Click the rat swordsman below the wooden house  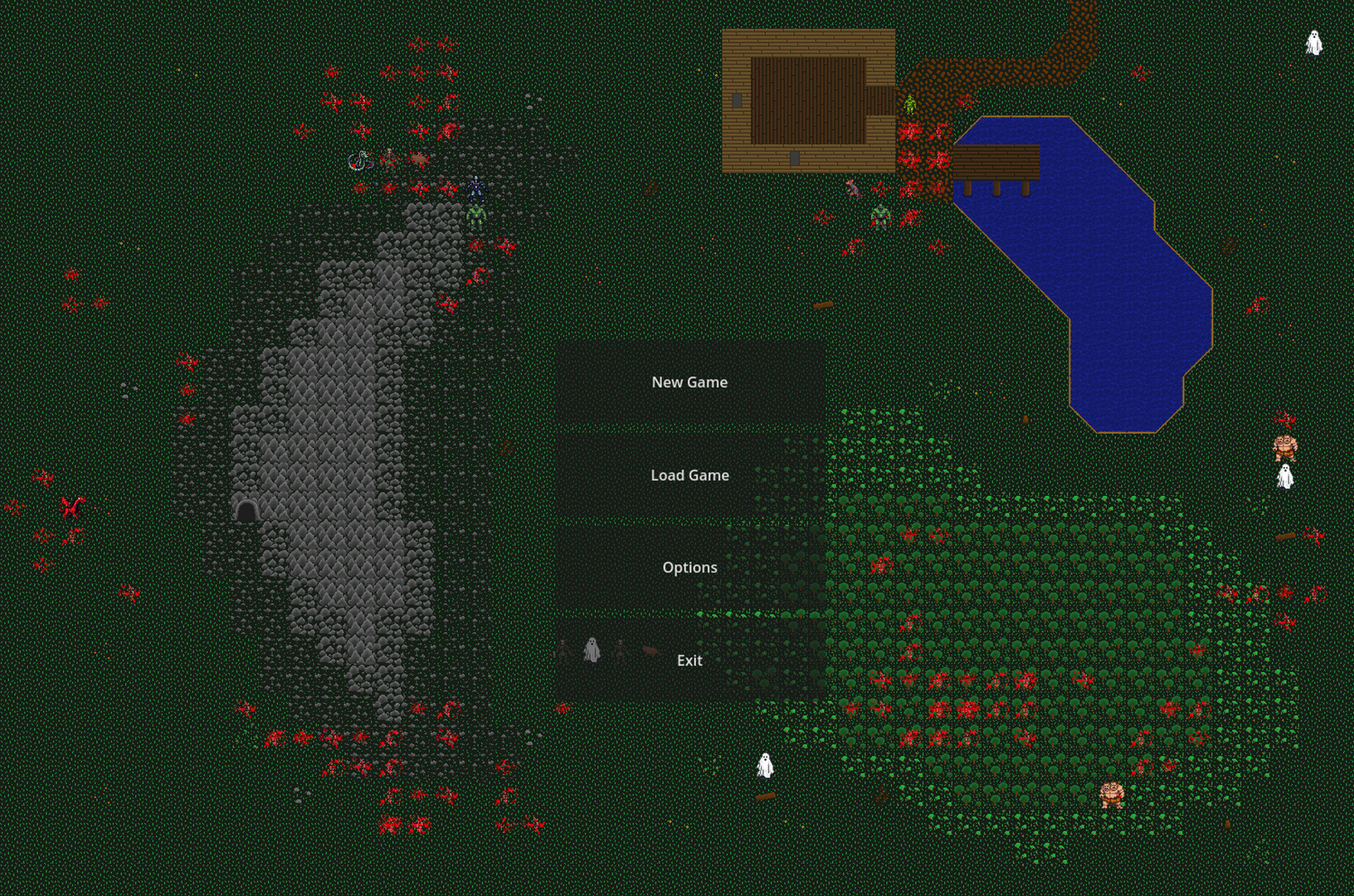tap(853, 189)
